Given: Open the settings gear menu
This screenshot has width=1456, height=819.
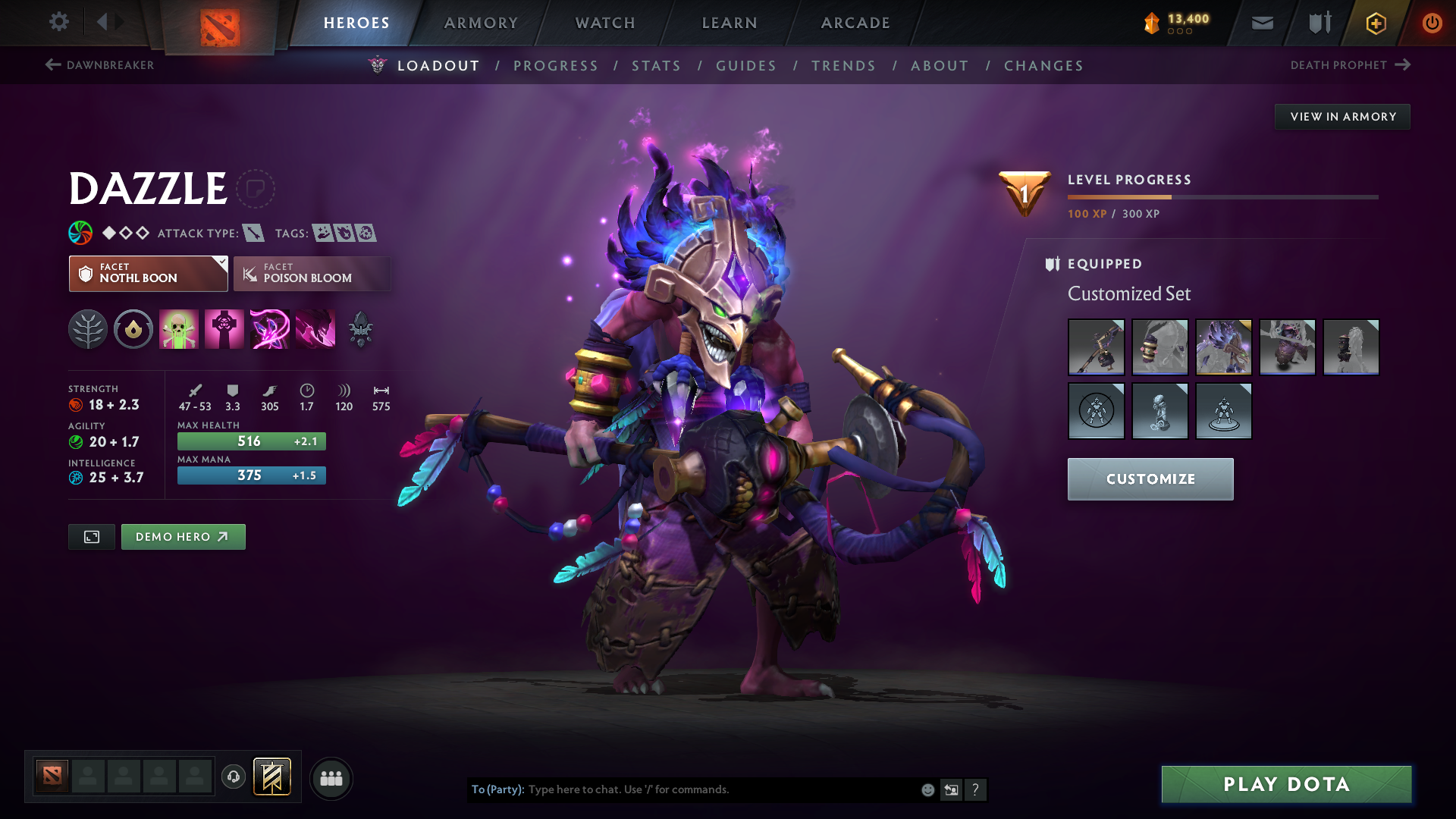Looking at the screenshot, I should pyautogui.click(x=58, y=22).
